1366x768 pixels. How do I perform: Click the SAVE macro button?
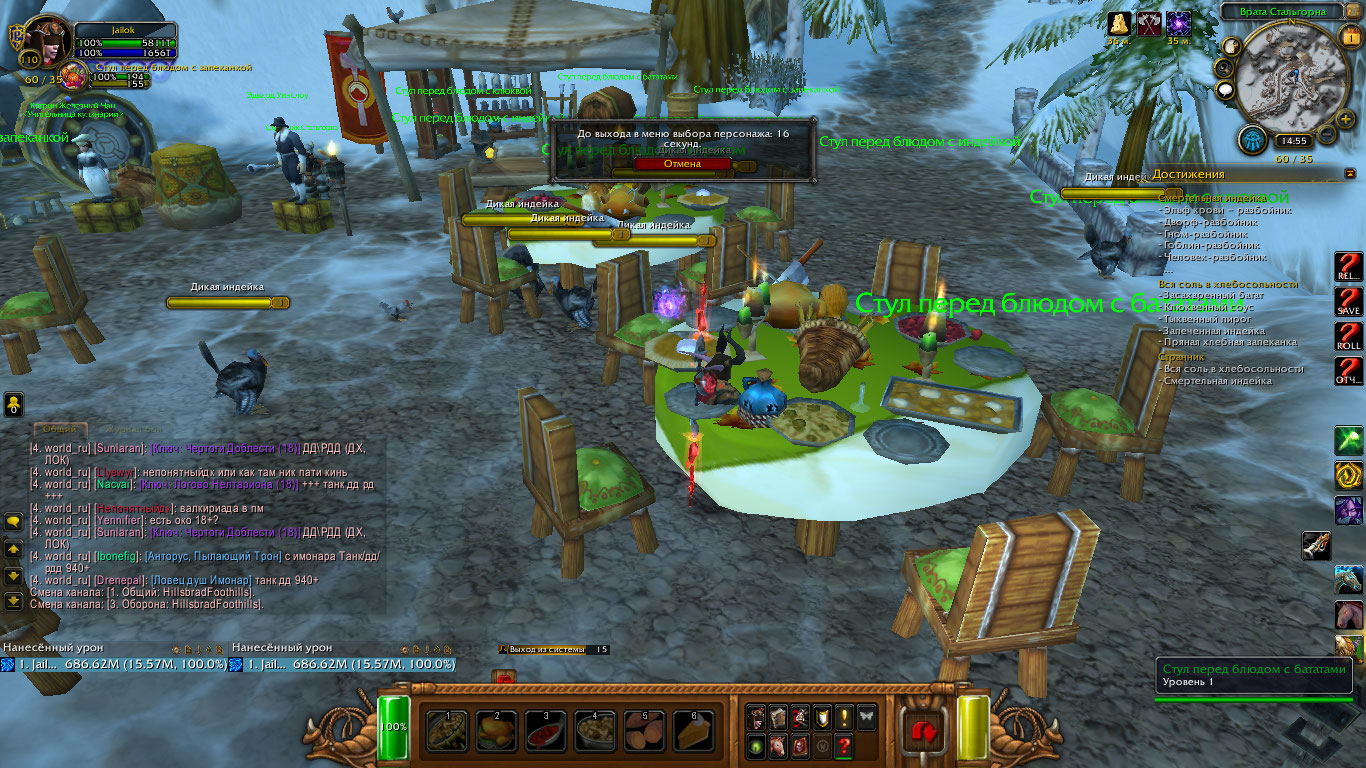click(x=1349, y=303)
